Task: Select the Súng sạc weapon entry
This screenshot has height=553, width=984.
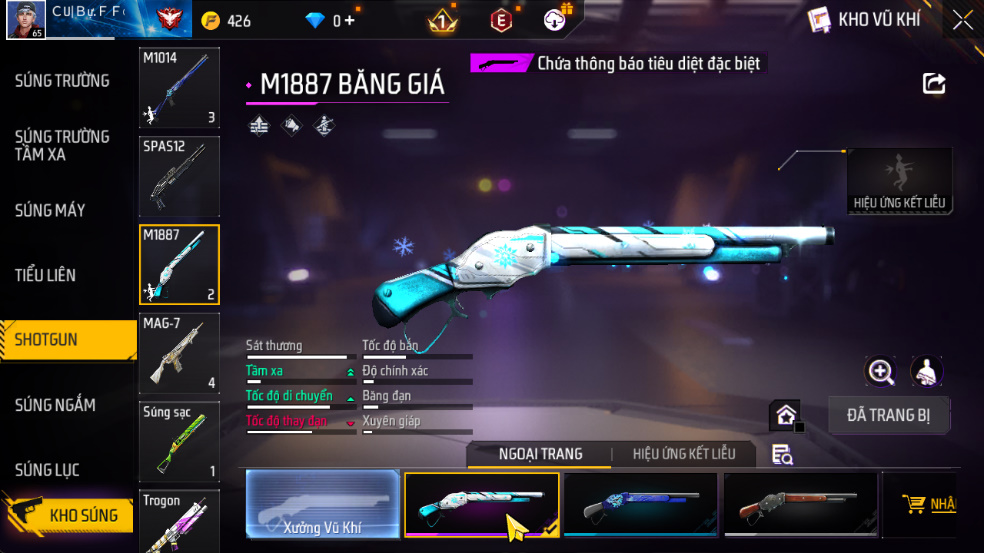Action: click(x=179, y=441)
